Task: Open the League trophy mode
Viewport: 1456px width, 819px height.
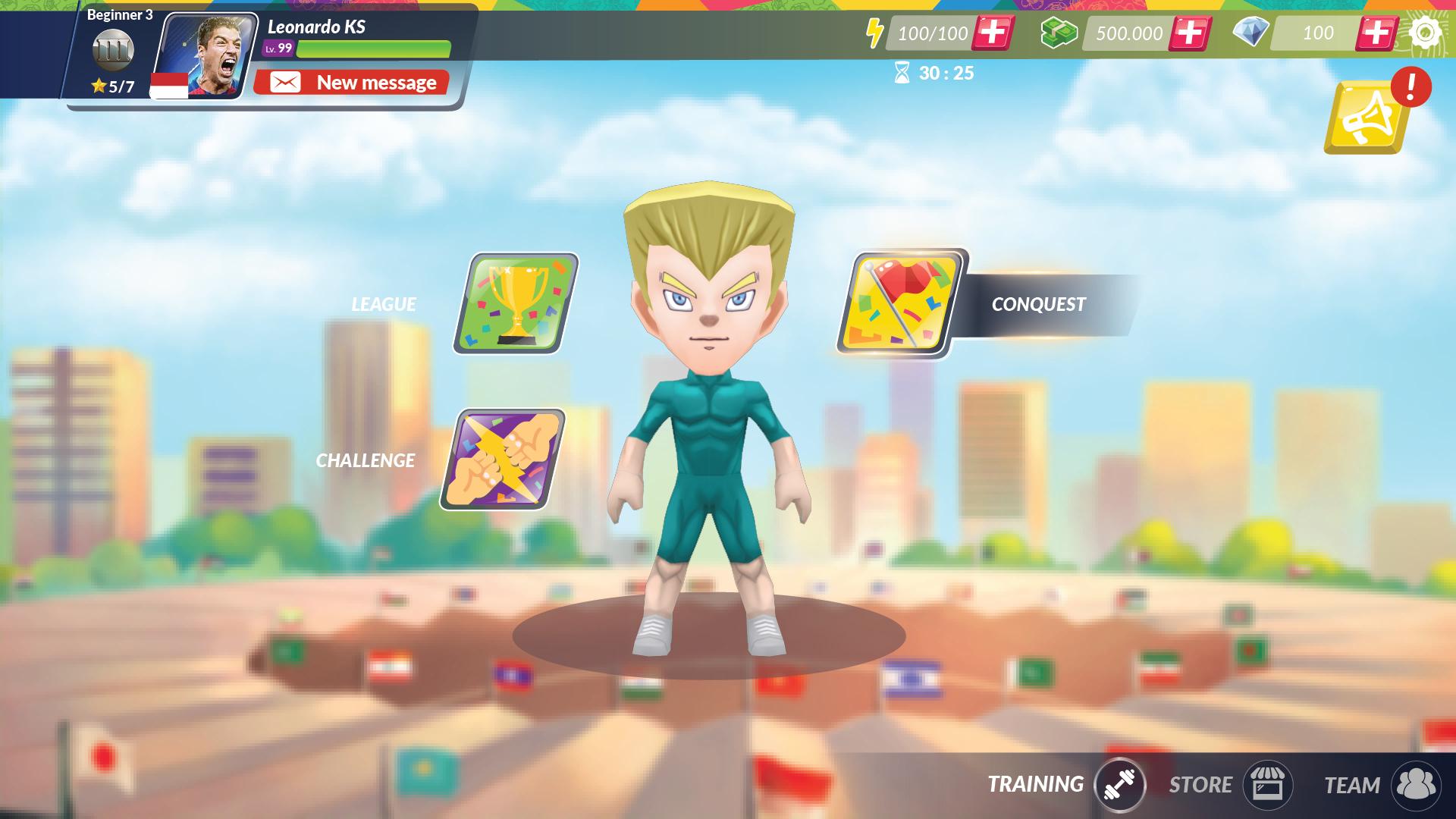Action: (516, 303)
